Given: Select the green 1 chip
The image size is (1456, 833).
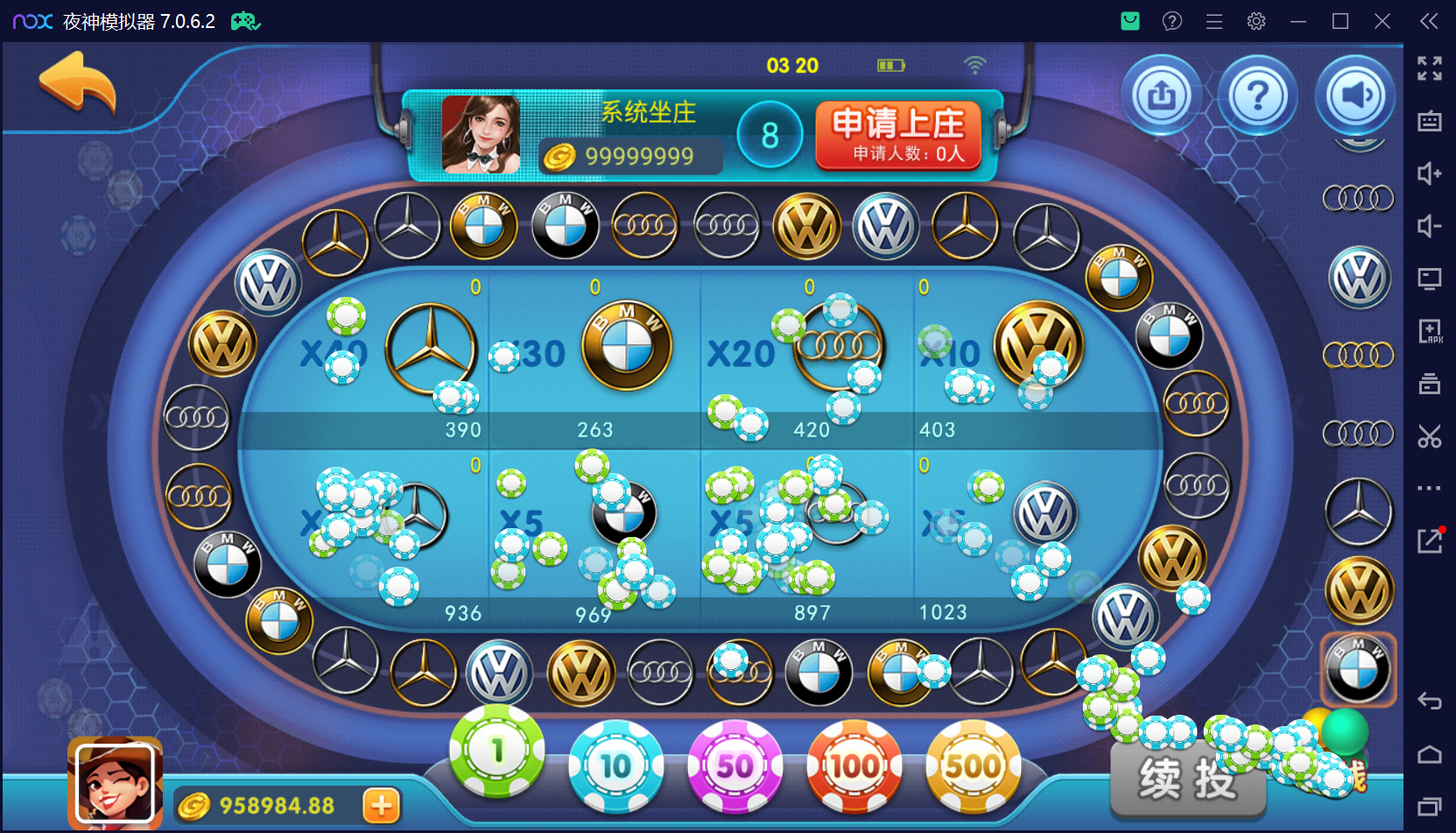Looking at the screenshot, I should (497, 751).
